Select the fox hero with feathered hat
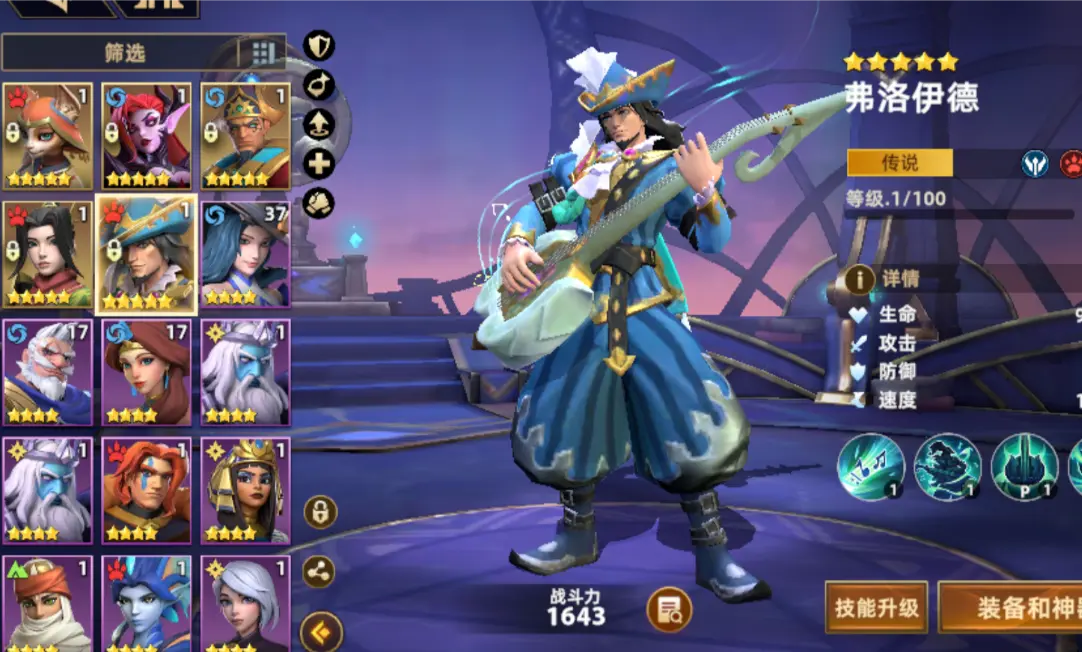Viewport: 1082px width, 652px height. [x=48, y=136]
